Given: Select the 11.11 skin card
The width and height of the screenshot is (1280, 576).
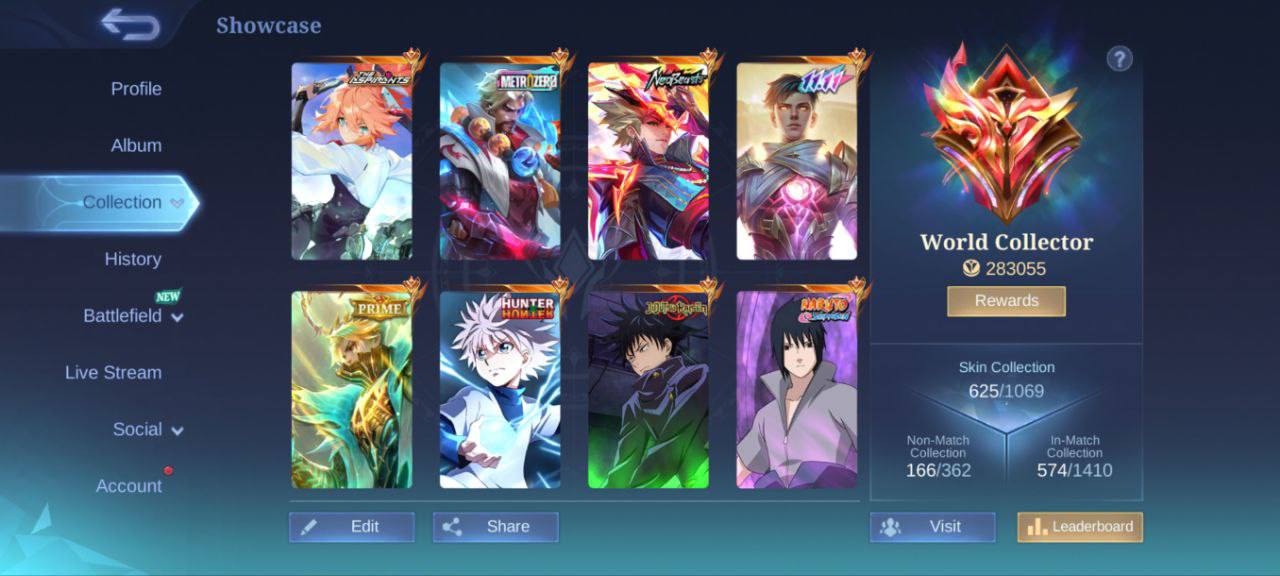Looking at the screenshot, I should pos(797,162).
